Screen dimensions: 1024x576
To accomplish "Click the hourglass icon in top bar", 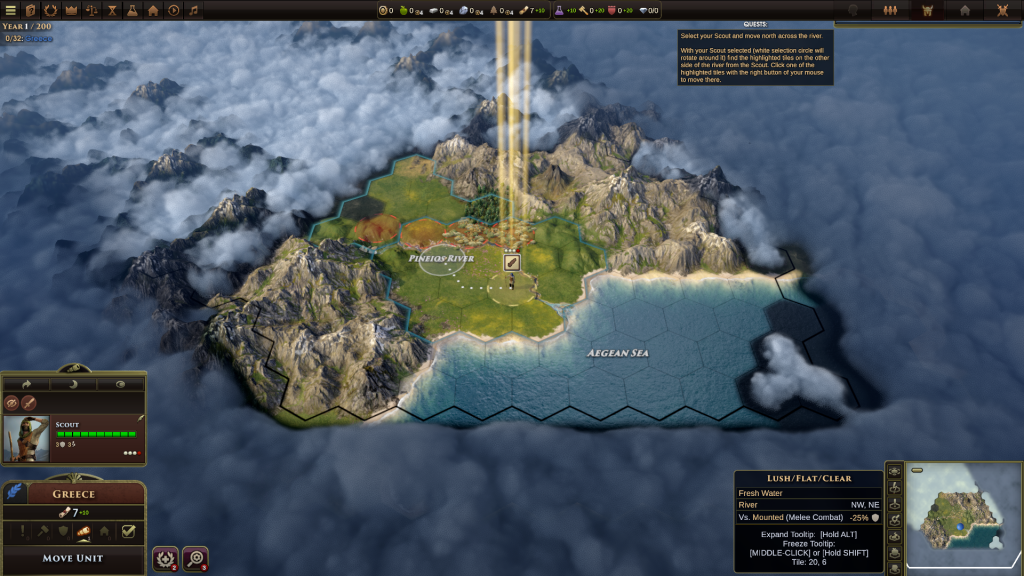I will point(112,10).
